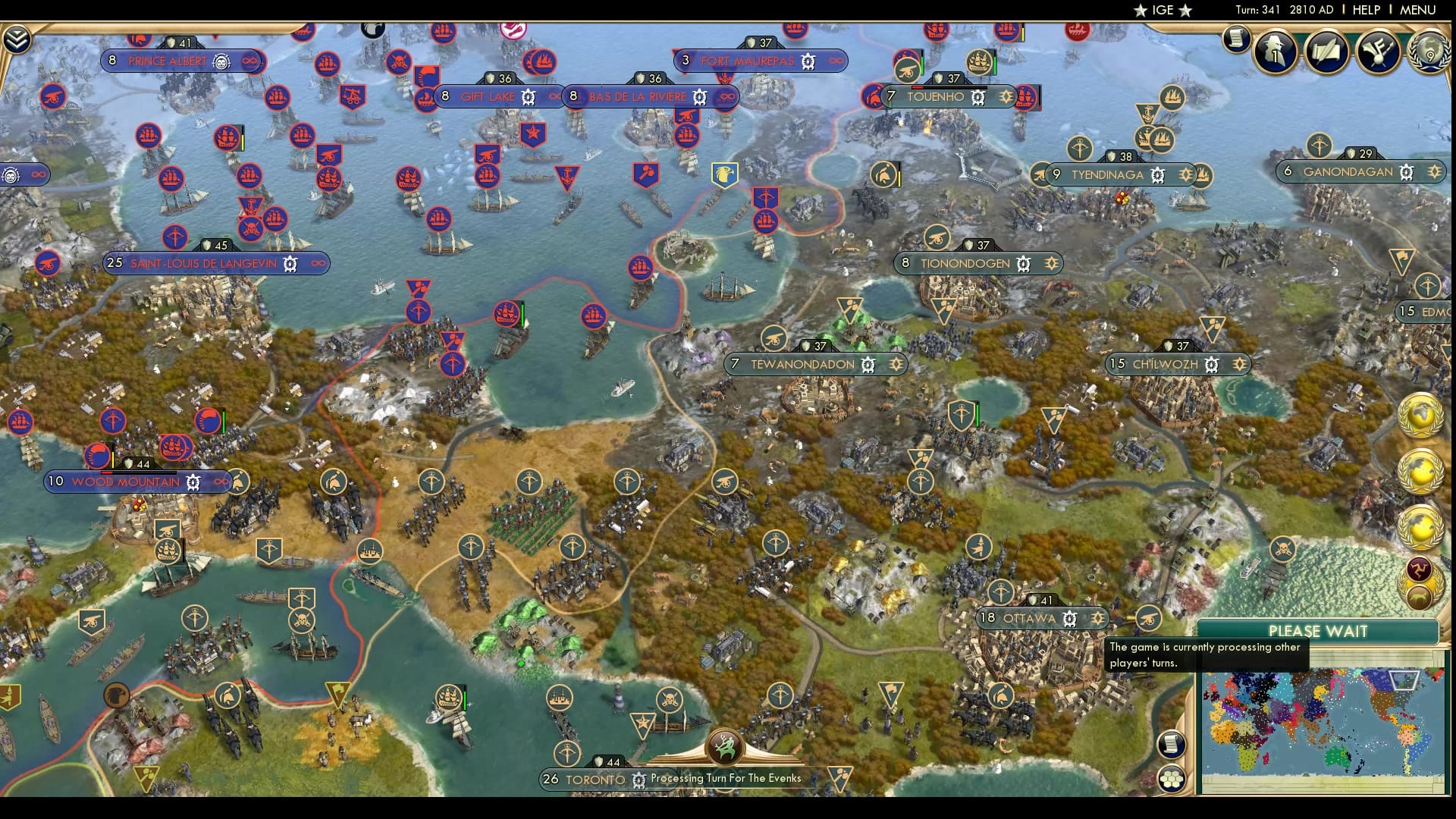The image size is (1456, 819).
Task: Open the notification log scroll icon
Action: pyautogui.click(x=1235, y=38)
